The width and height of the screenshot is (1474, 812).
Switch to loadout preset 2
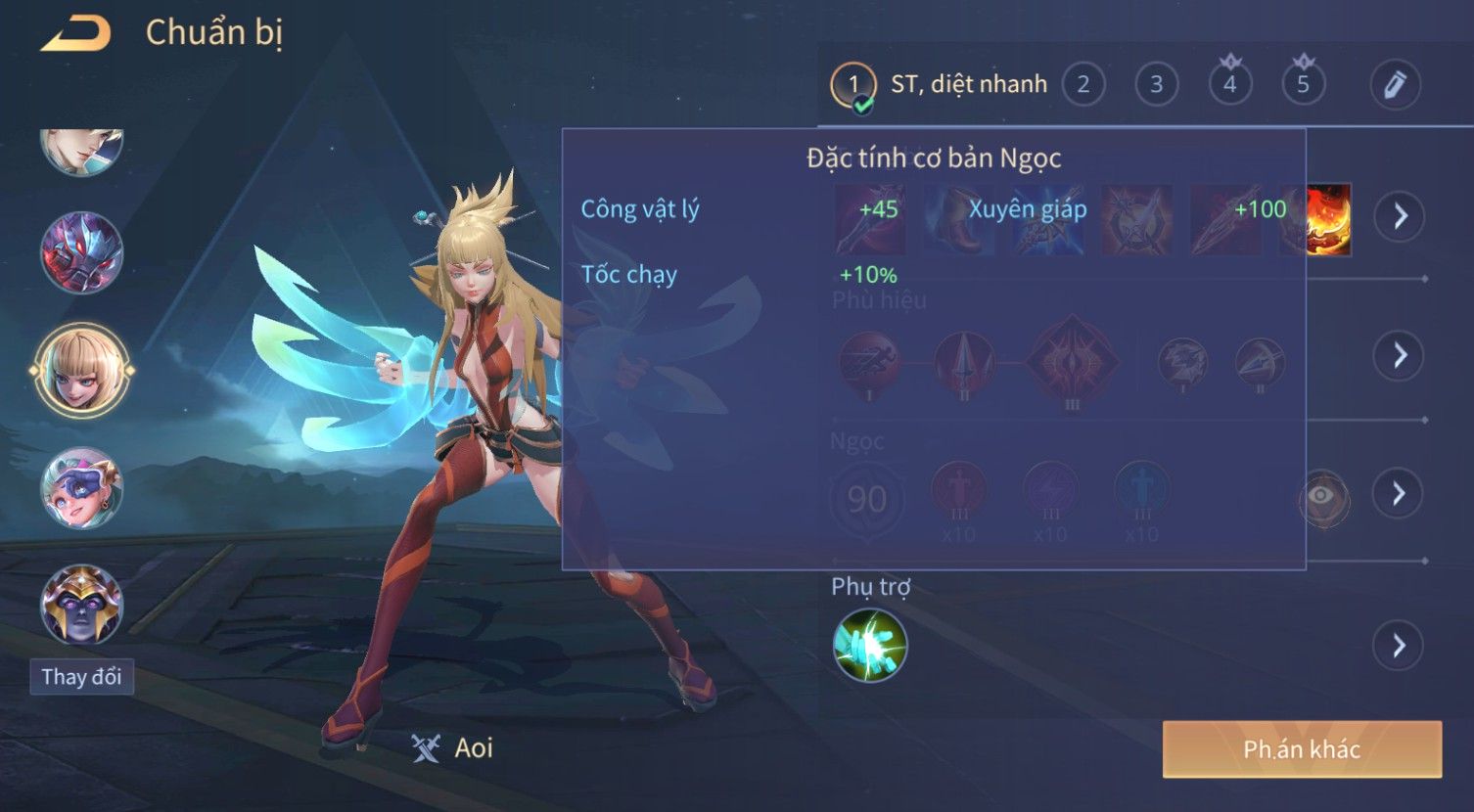(x=1082, y=85)
